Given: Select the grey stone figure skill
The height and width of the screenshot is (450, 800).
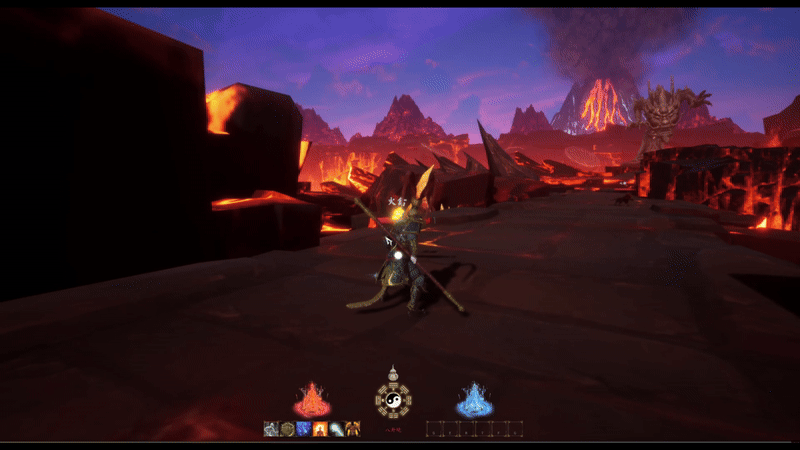Looking at the screenshot, I should pos(271,429).
